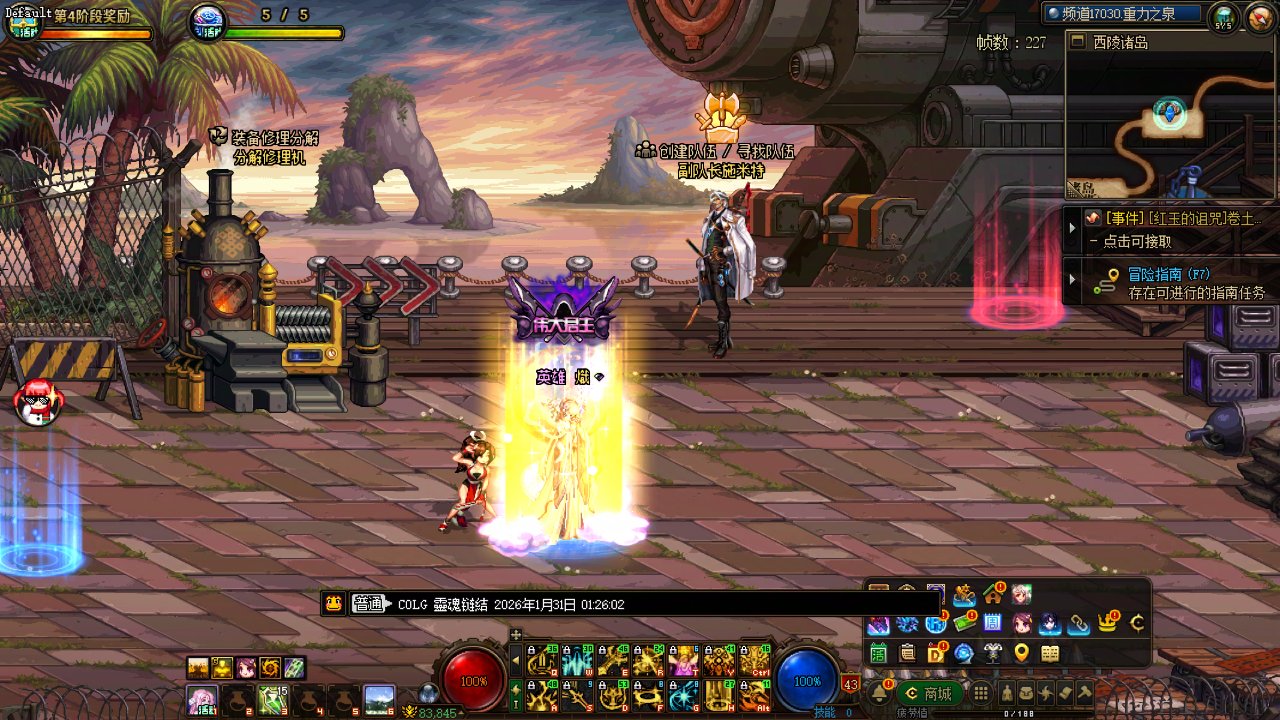Screen dimensions: 1280x720
Task: Click the compass icon at top right
Action: [x=1258, y=16]
